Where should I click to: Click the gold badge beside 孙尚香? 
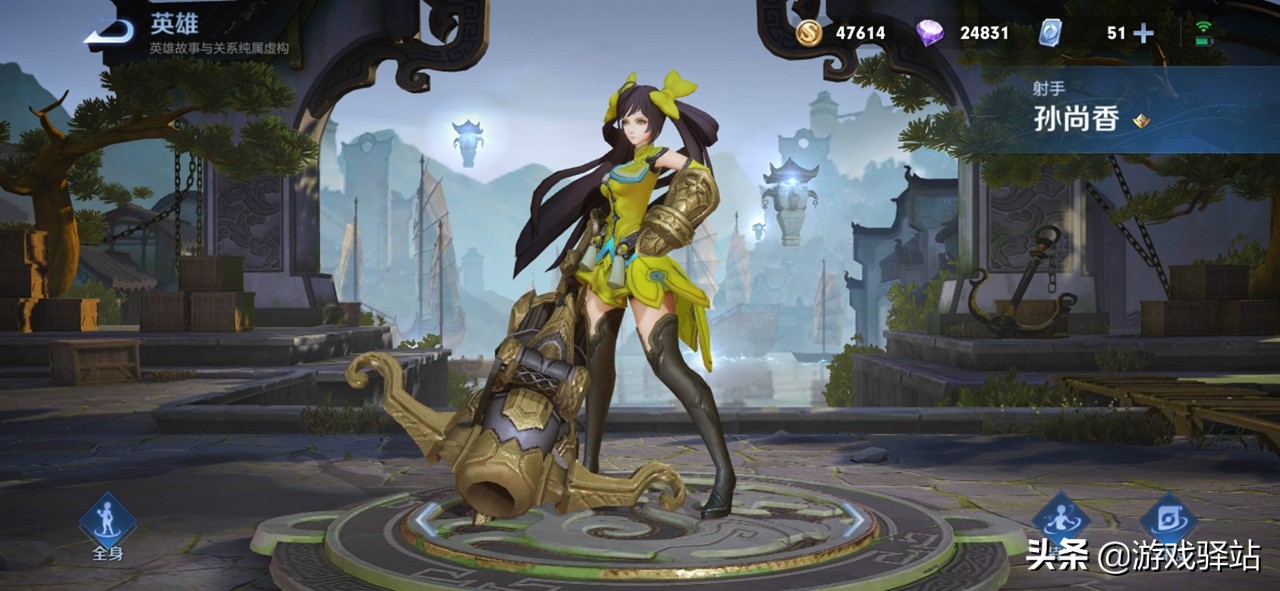pyautogui.click(x=1141, y=121)
